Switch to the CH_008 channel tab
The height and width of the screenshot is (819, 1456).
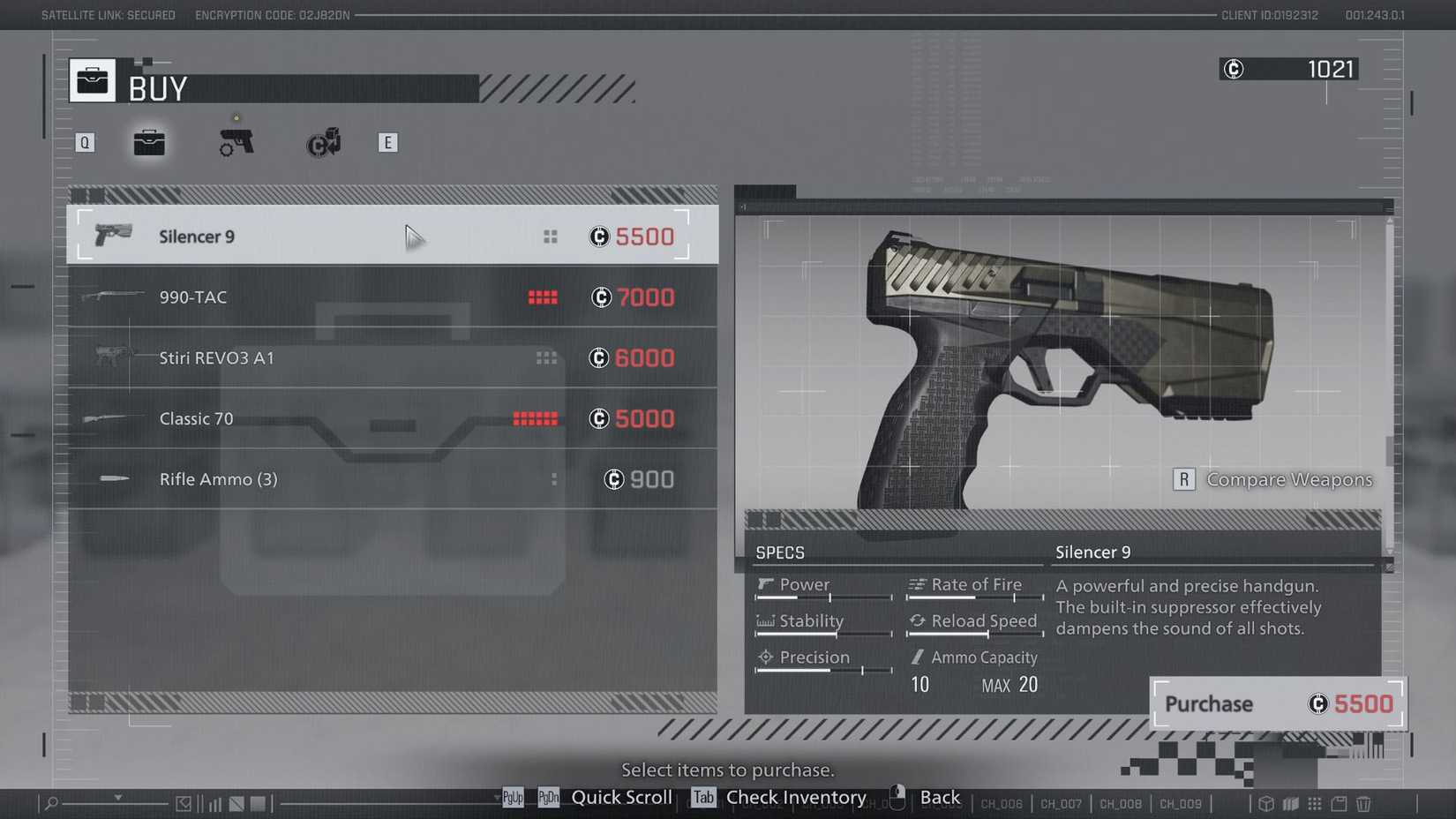tap(1120, 804)
